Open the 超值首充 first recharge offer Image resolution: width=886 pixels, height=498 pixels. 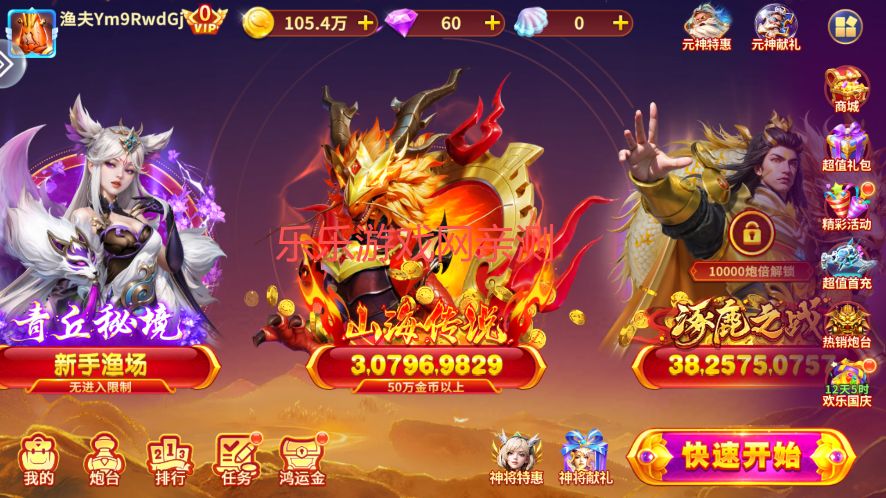846,266
